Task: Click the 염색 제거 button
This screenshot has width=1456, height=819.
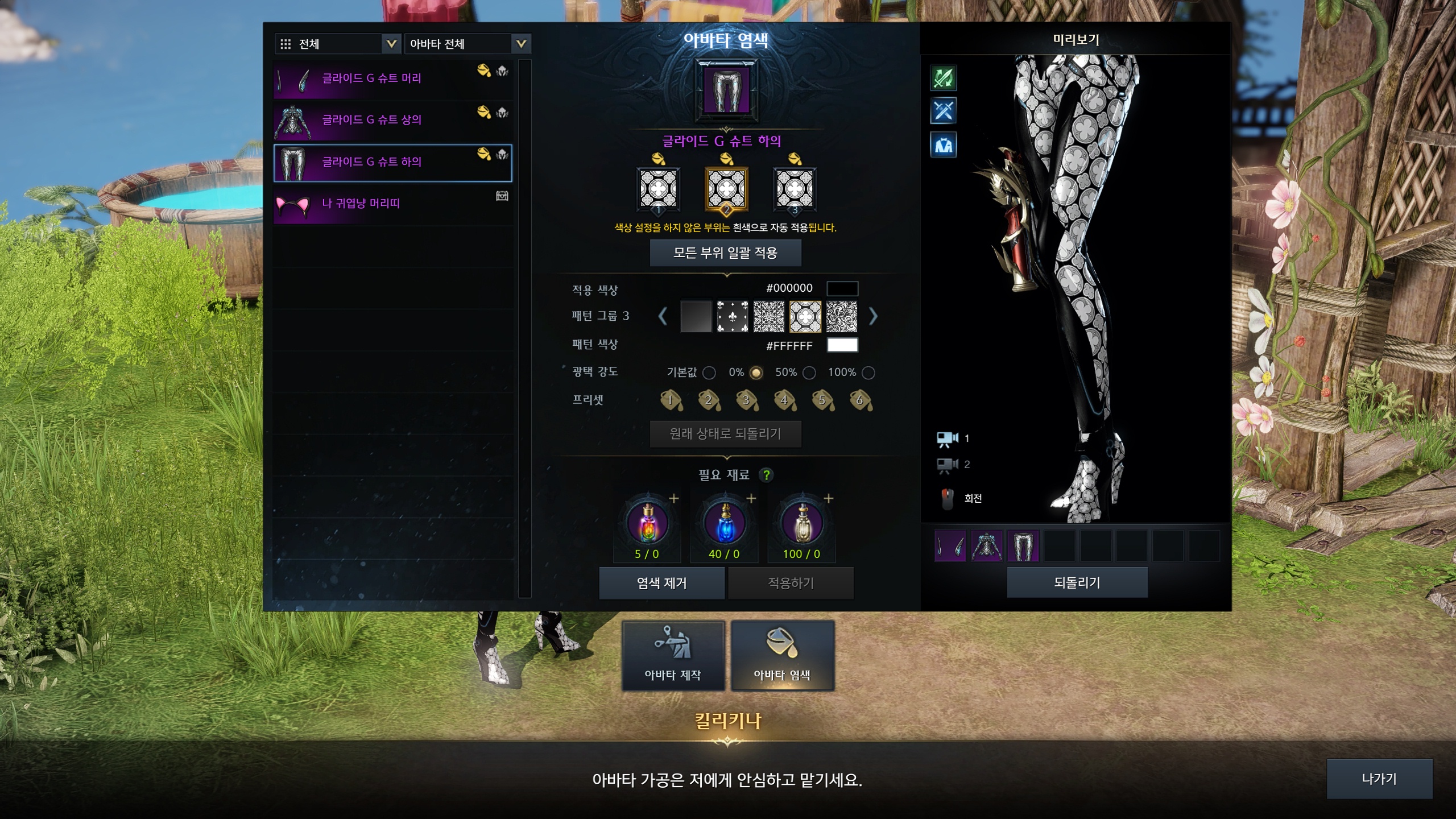Action: (661, 583)
